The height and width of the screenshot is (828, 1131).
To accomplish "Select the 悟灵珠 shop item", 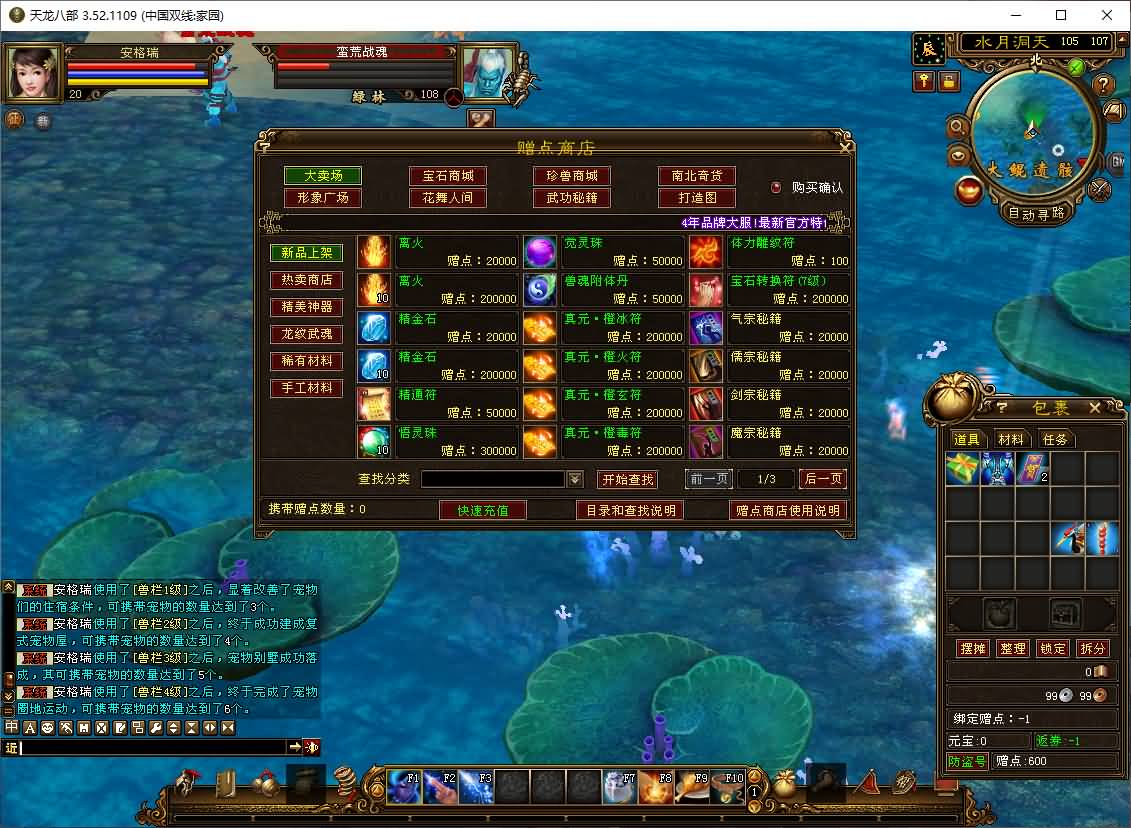I will (x=438, y=442).
